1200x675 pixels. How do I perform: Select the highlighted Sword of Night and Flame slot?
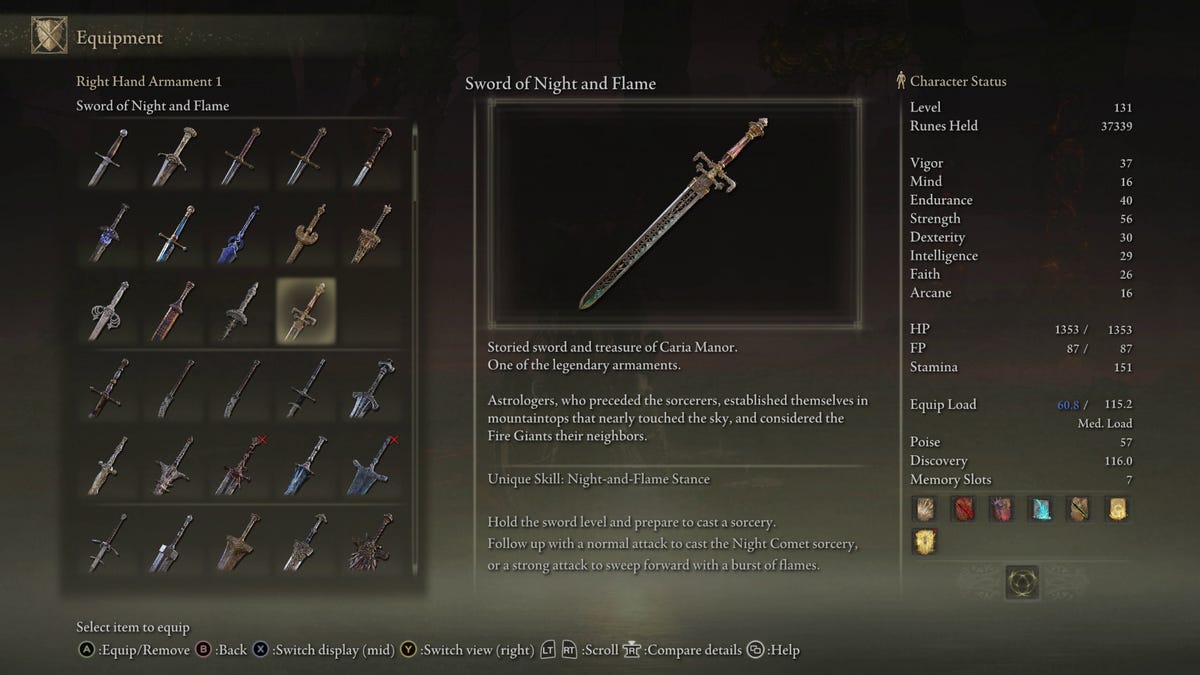click(x=306, y=311)
